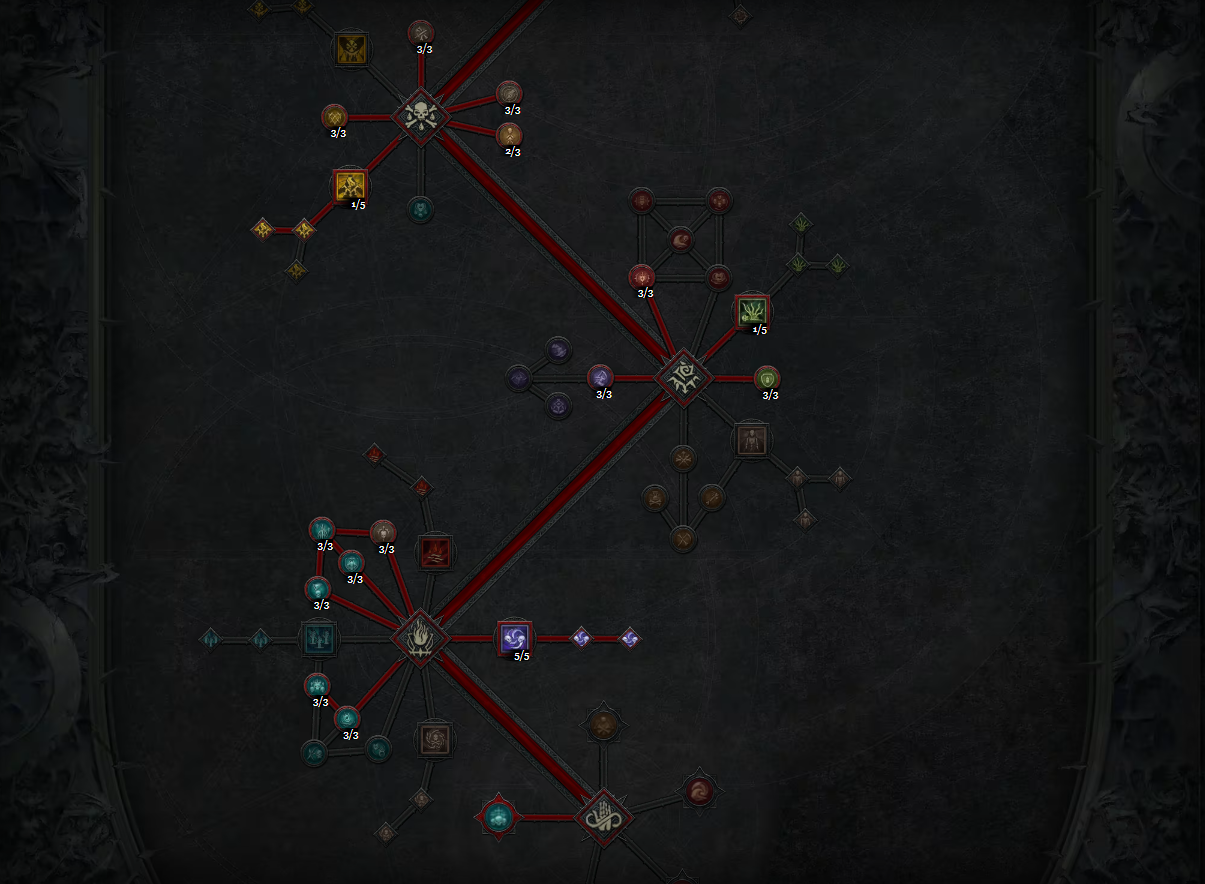Unlock the red crescent node inside the square
This screenshot has height=884, width=1205.
681,240
